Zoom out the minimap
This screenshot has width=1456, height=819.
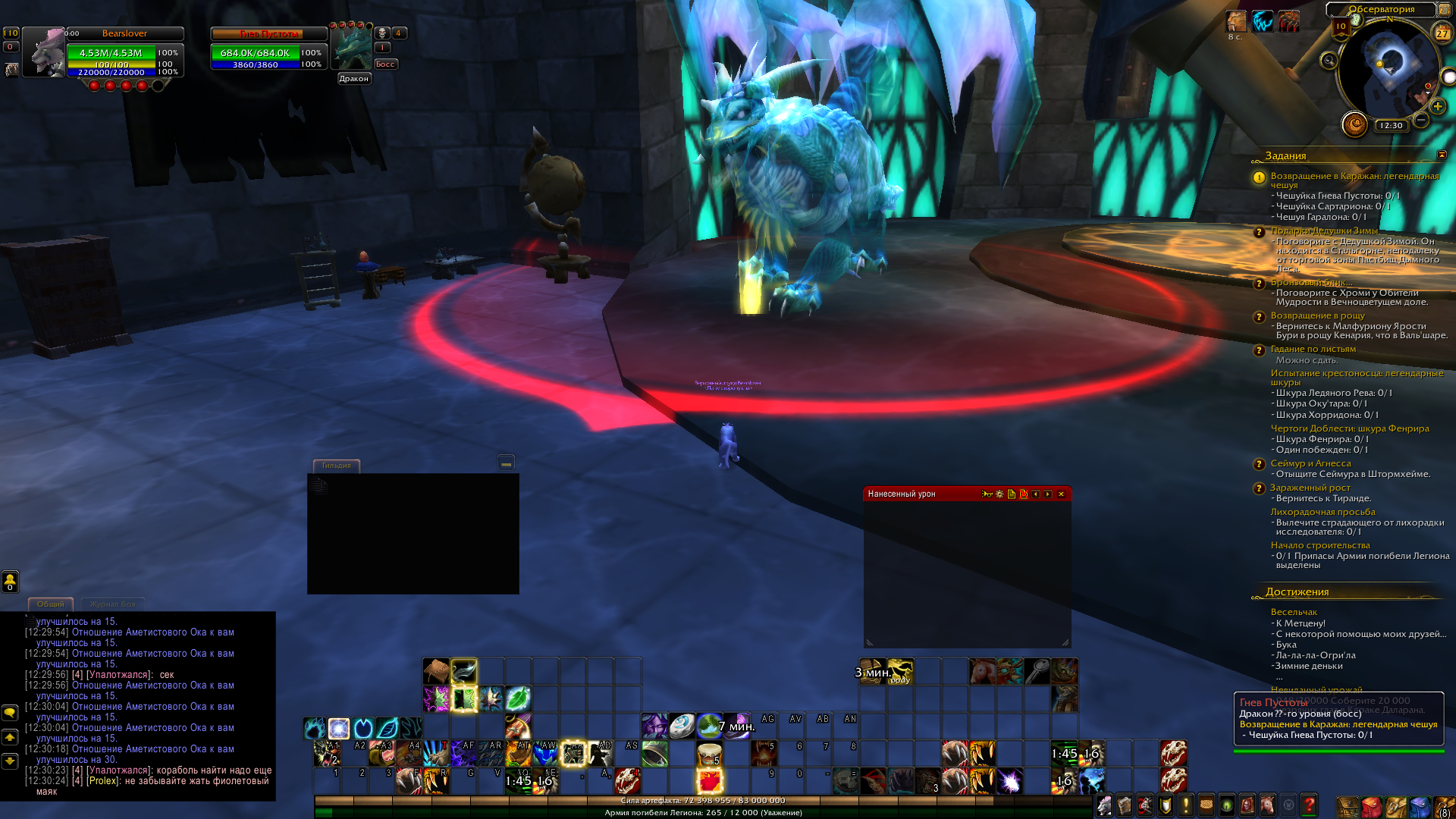[1421, 120]
